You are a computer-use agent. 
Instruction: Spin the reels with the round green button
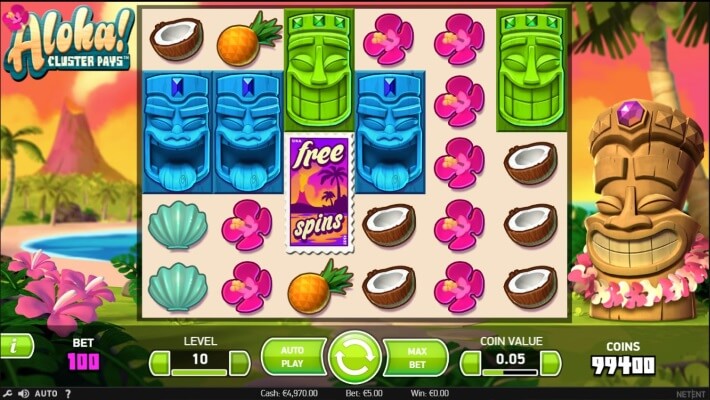pos(355,357)
